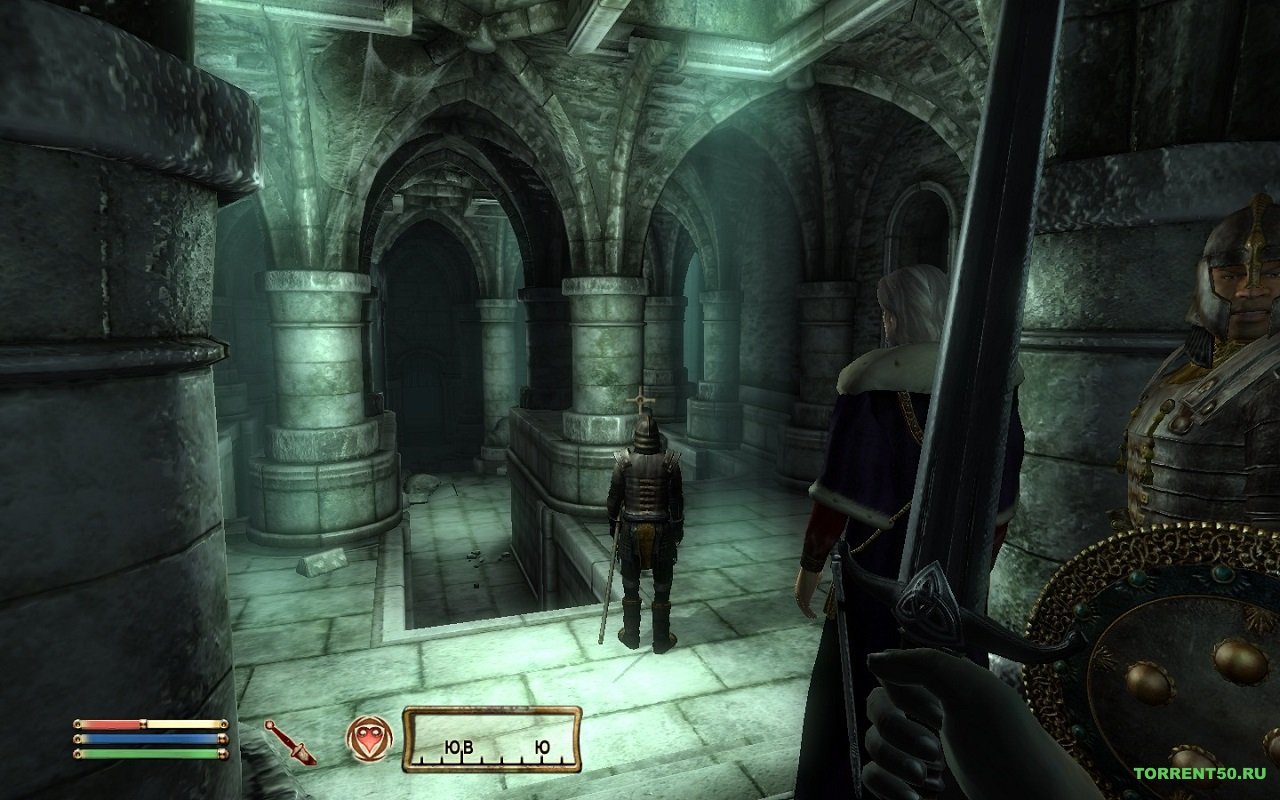Click the equipped weapon dagger icon
The height and width of the screenshot is (800, 1280).
click(290, 742)
